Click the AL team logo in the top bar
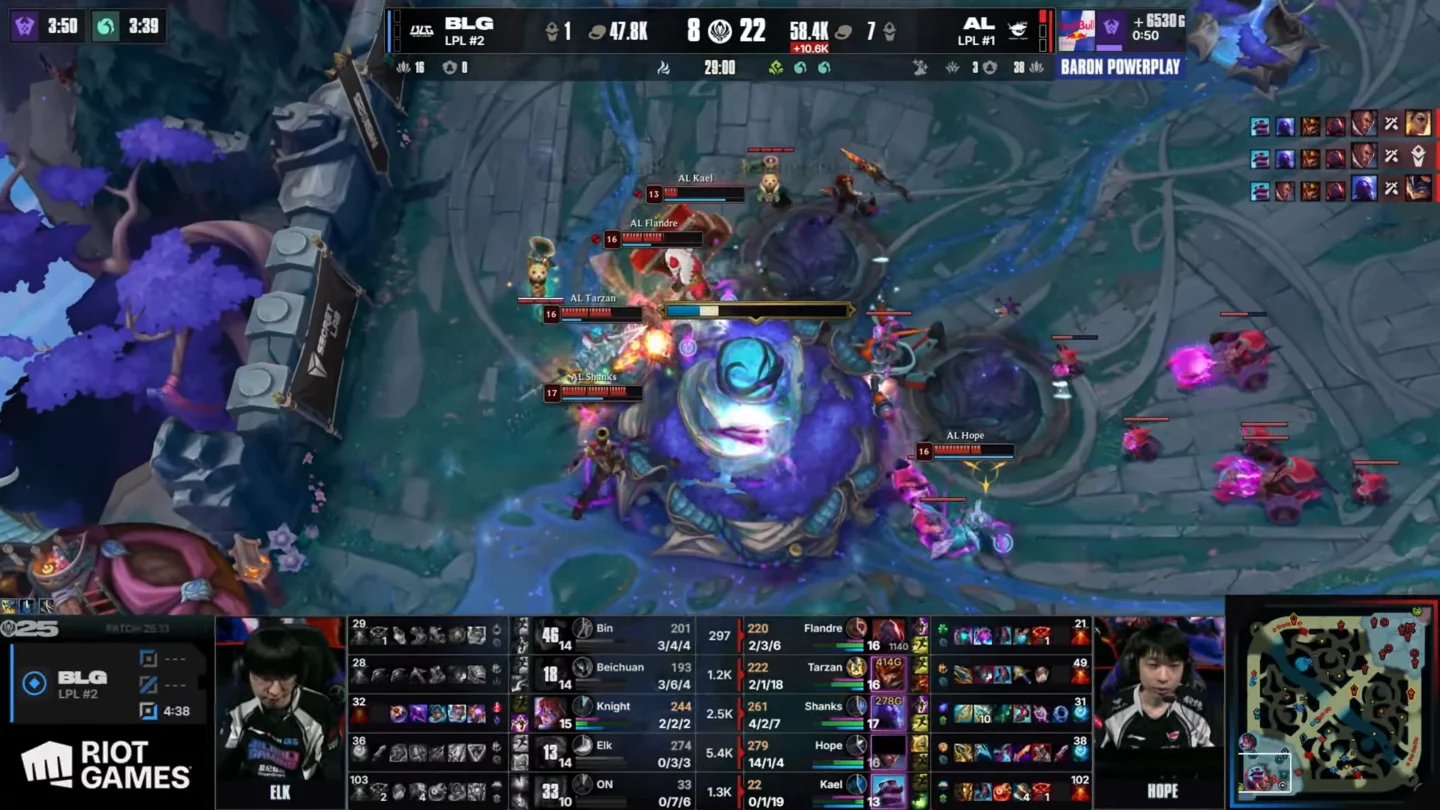The width and height of the screenshot is (1440, 810). [x=1018, y=30]
